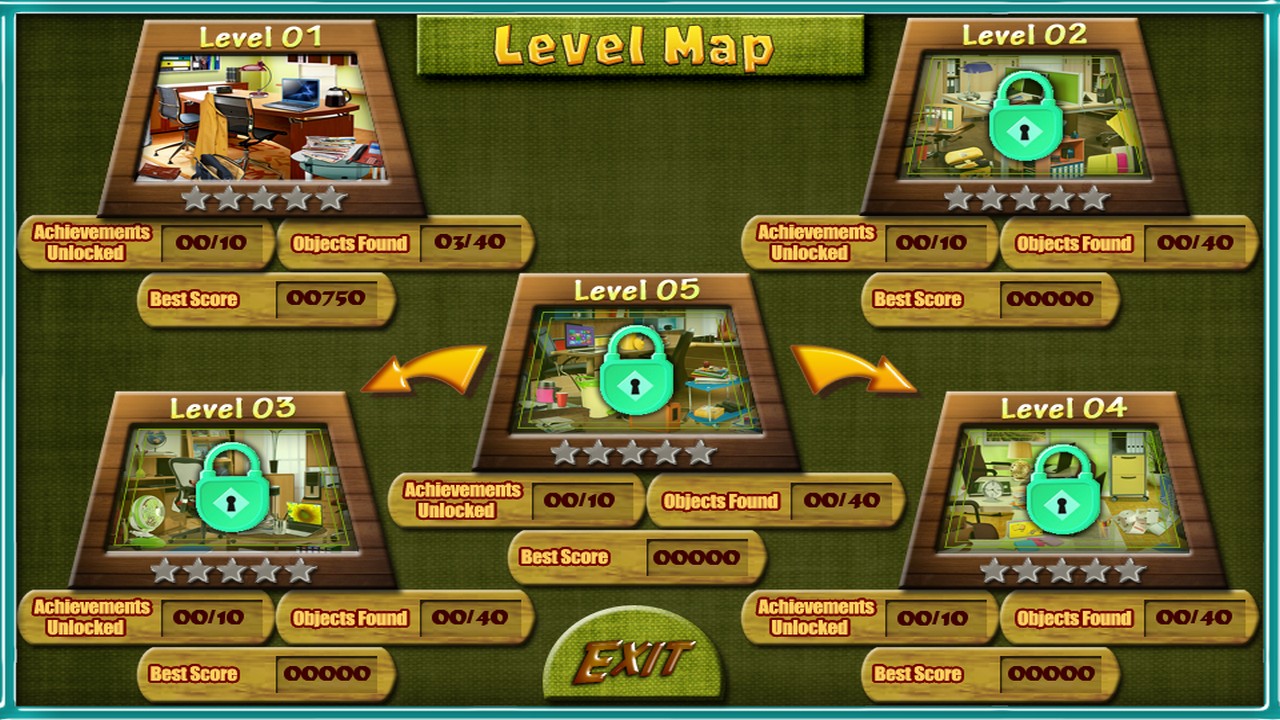
Task: Click the Best Score plaque under Level 01
Action: click(264, 299)
